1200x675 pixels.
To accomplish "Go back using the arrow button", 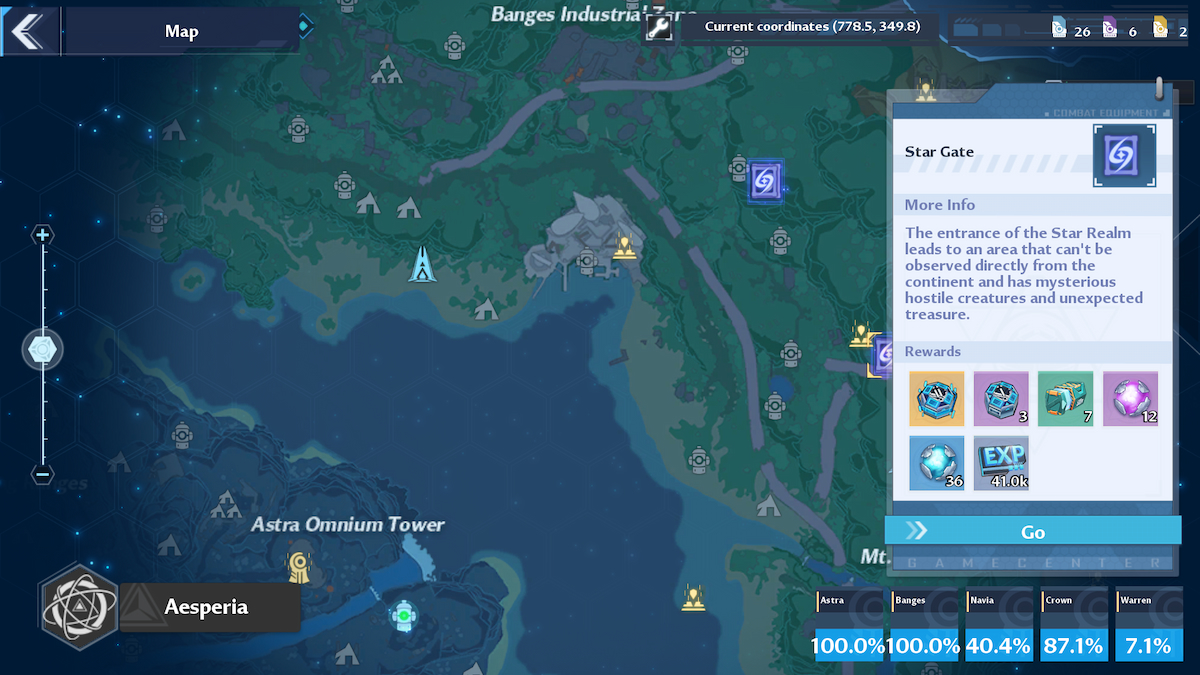I will (x=28, y=31).
